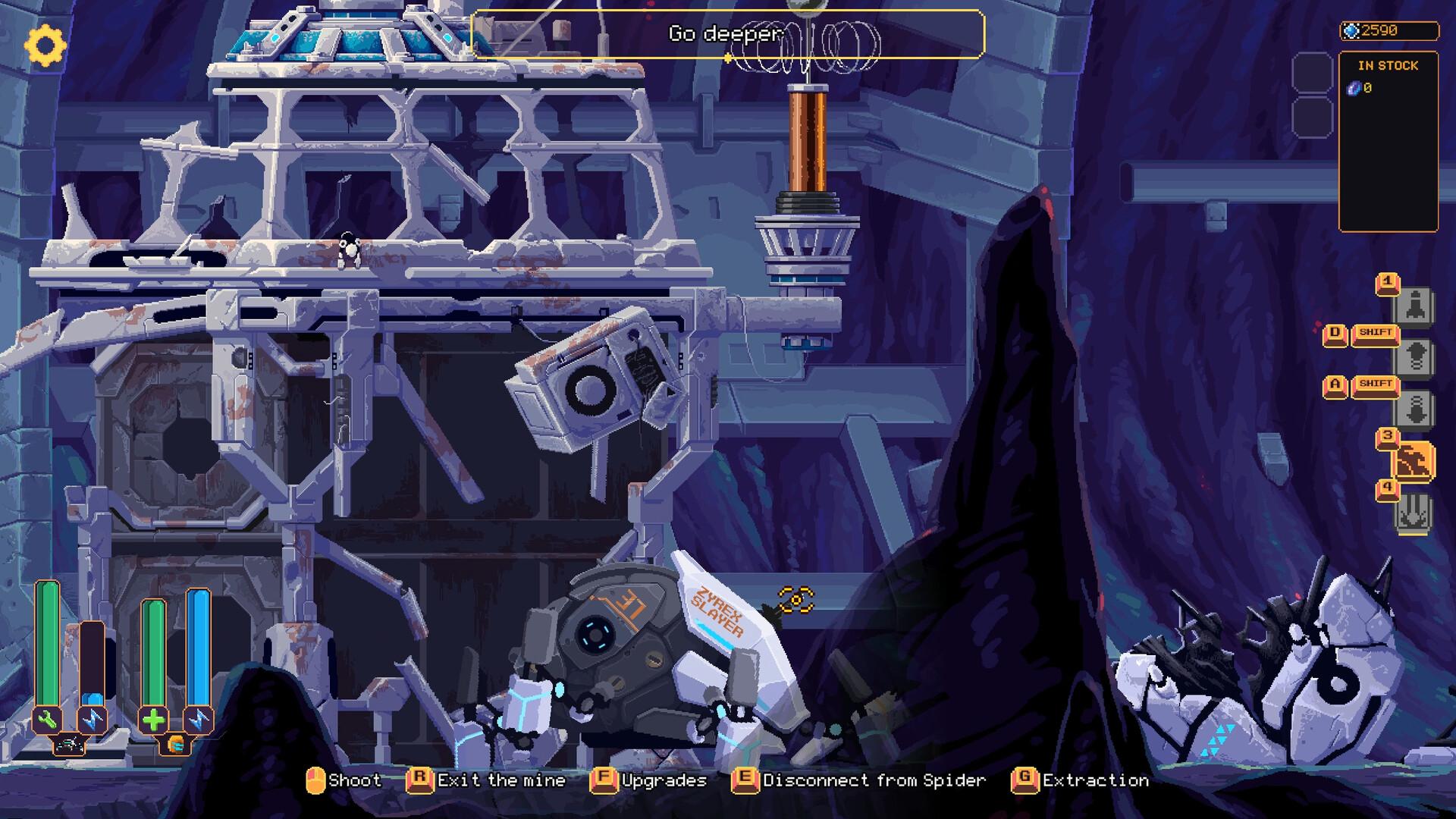The width and height of the screenshot is (1456, 819).
Task: Click the spider's green health bar
Action: (x=46, y=643)
